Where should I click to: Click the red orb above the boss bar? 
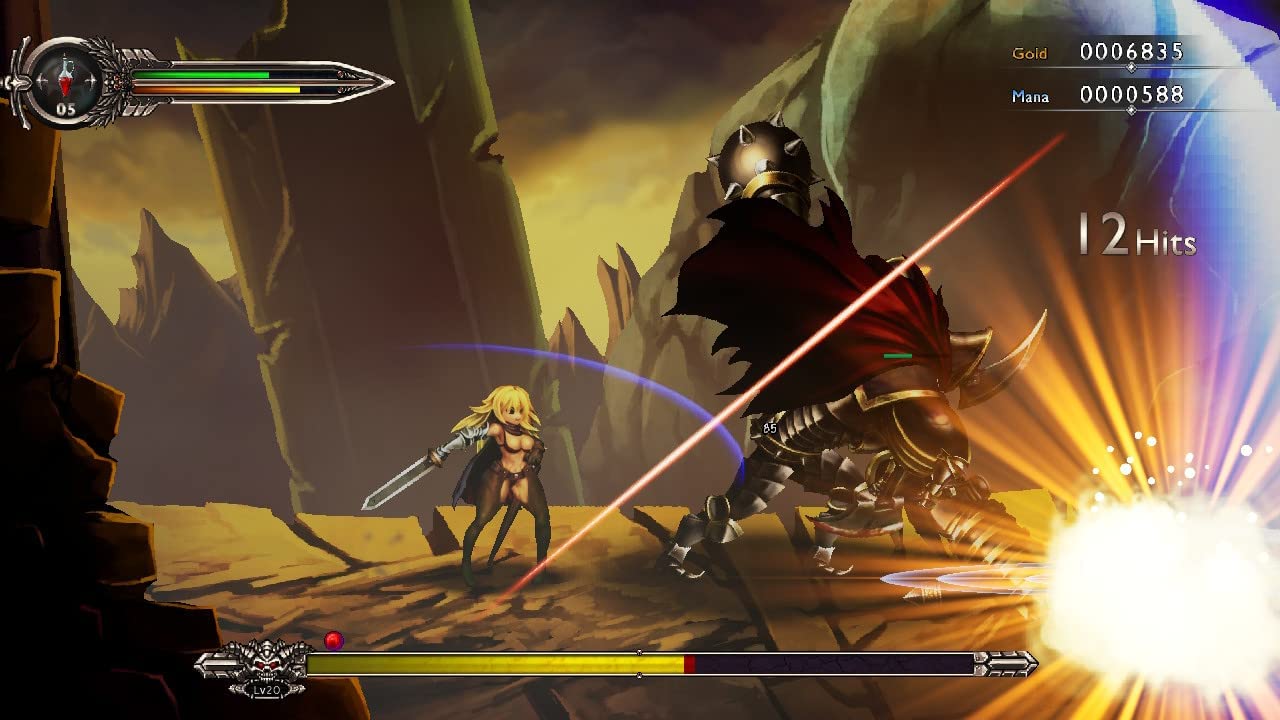[333, 639]
